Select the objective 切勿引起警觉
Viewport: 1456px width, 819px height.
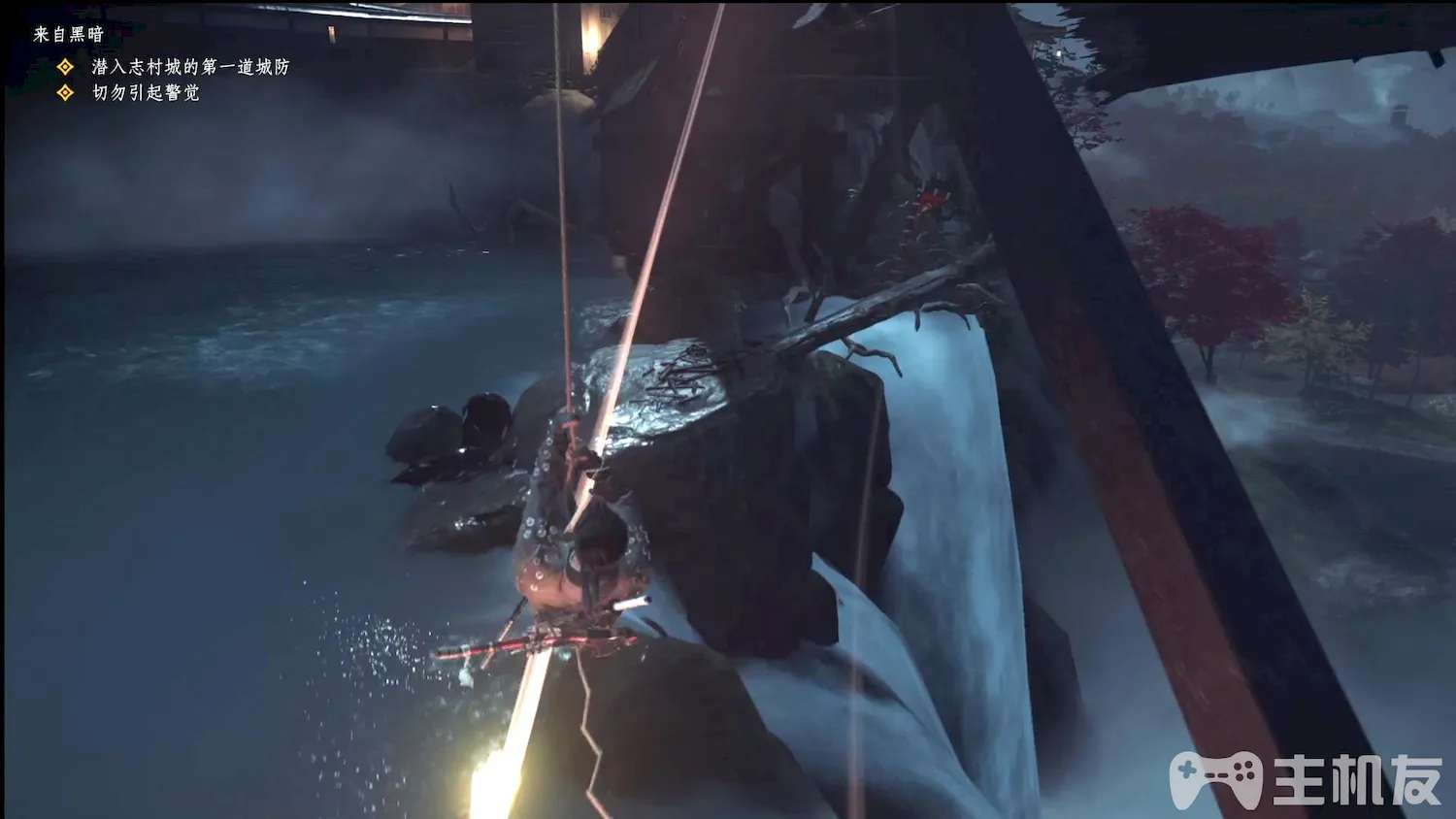tap(146, 92)
